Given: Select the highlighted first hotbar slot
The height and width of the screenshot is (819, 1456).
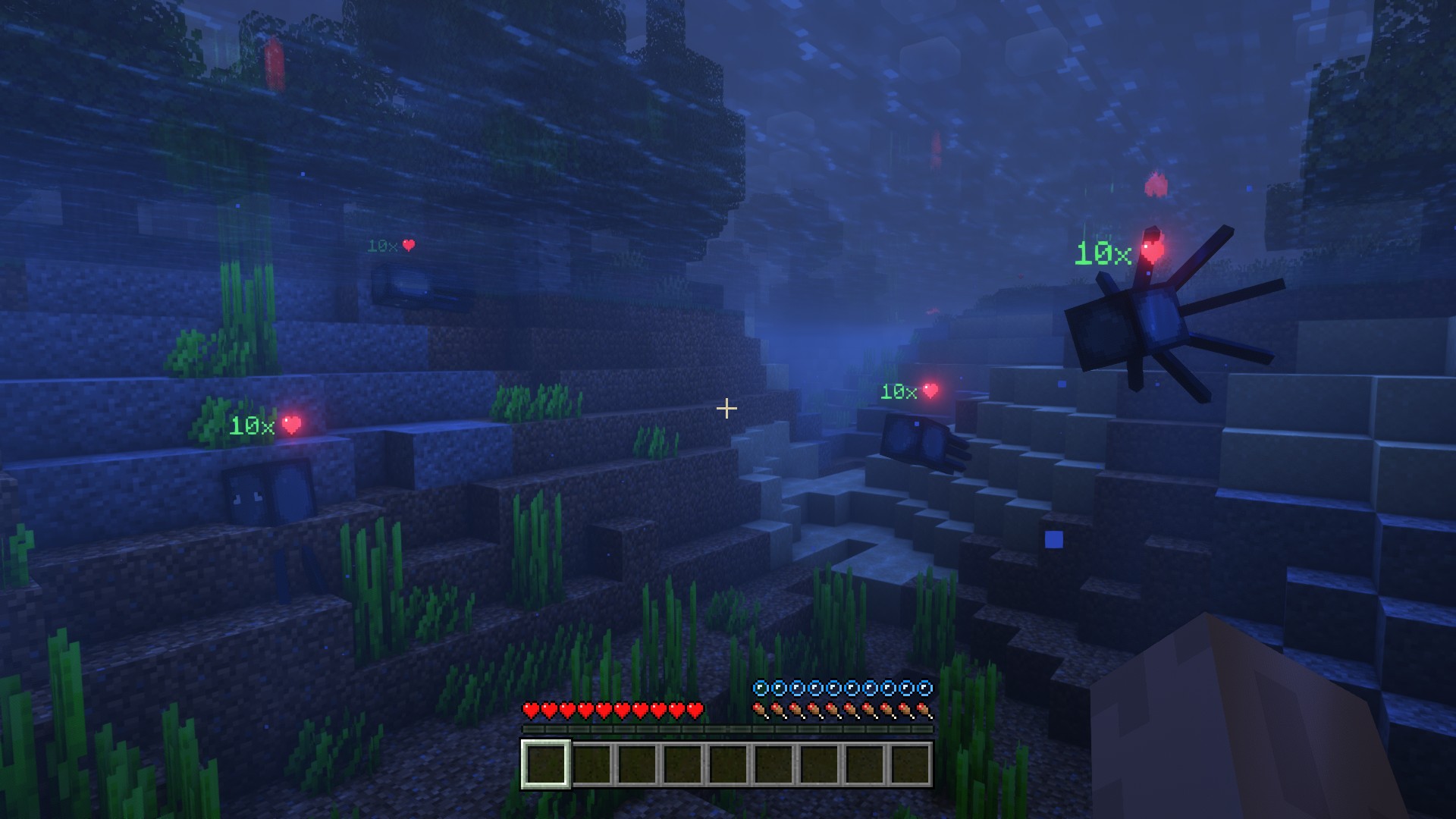Looking at the screenshot, I should coord(545,764).
